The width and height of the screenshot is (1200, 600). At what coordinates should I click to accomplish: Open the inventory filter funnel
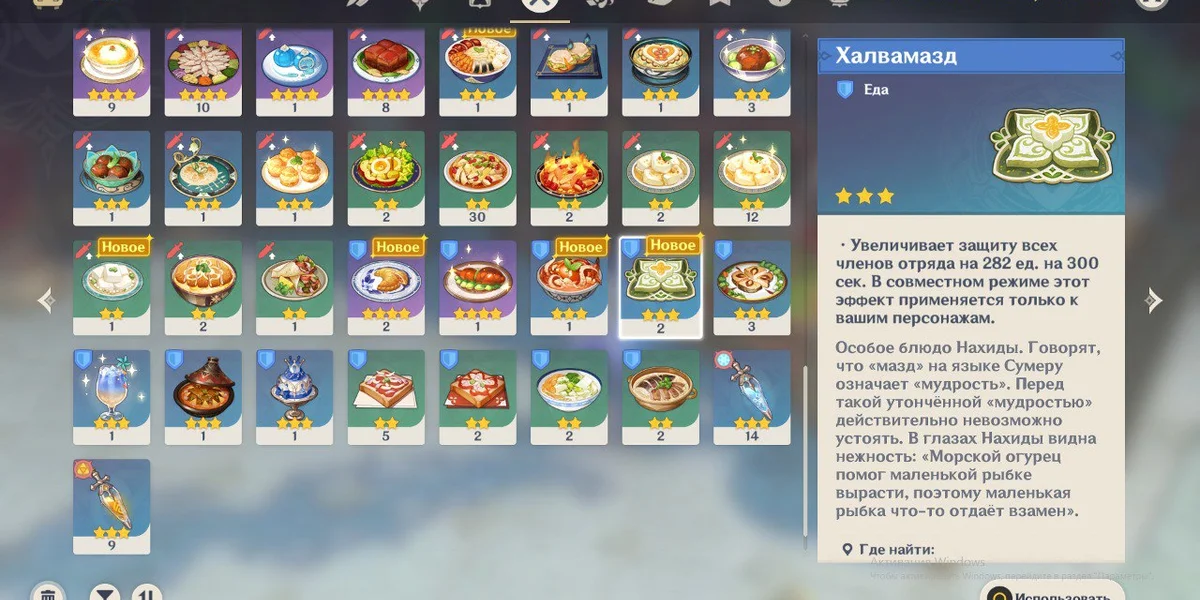[x=105, y=593]
